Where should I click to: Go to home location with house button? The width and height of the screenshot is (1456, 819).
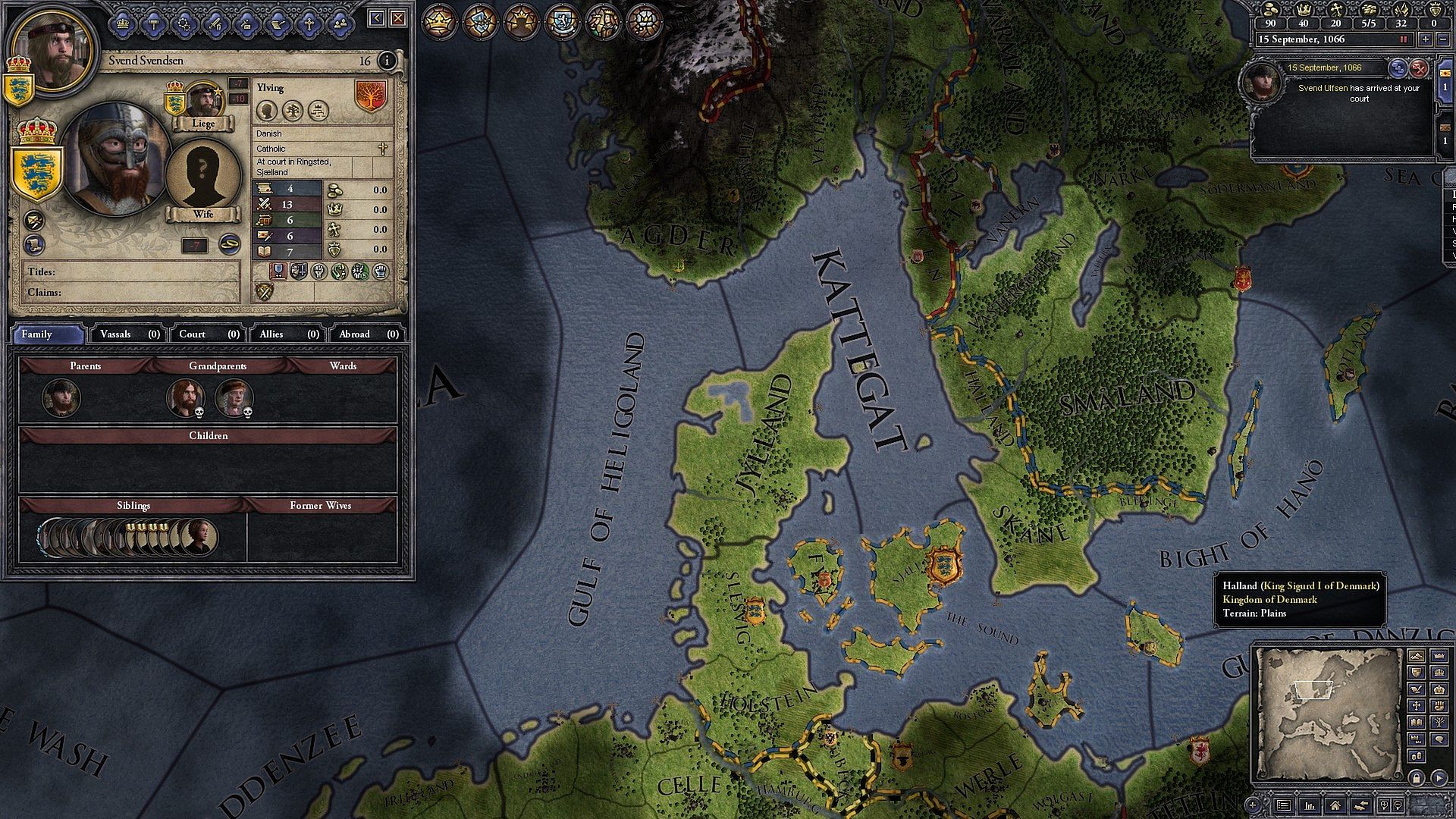1335,805
